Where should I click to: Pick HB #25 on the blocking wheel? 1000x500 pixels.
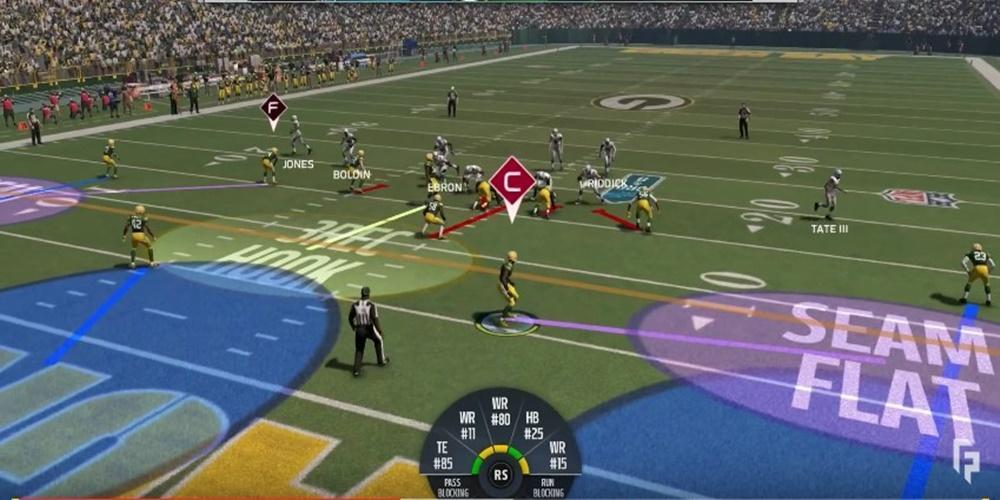[x=533, y=426]
